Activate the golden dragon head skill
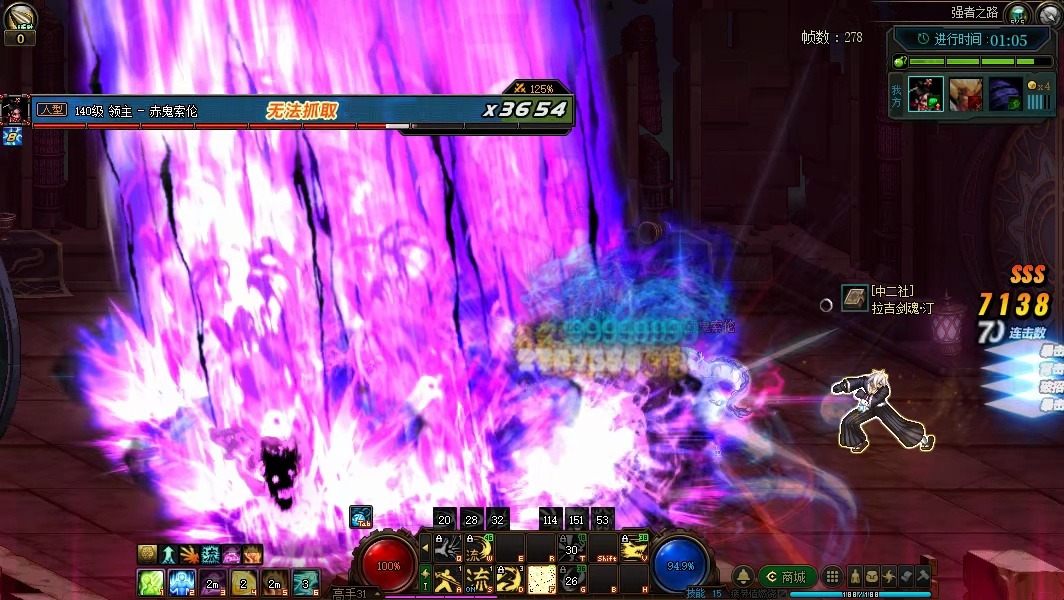 click(634, 549)
